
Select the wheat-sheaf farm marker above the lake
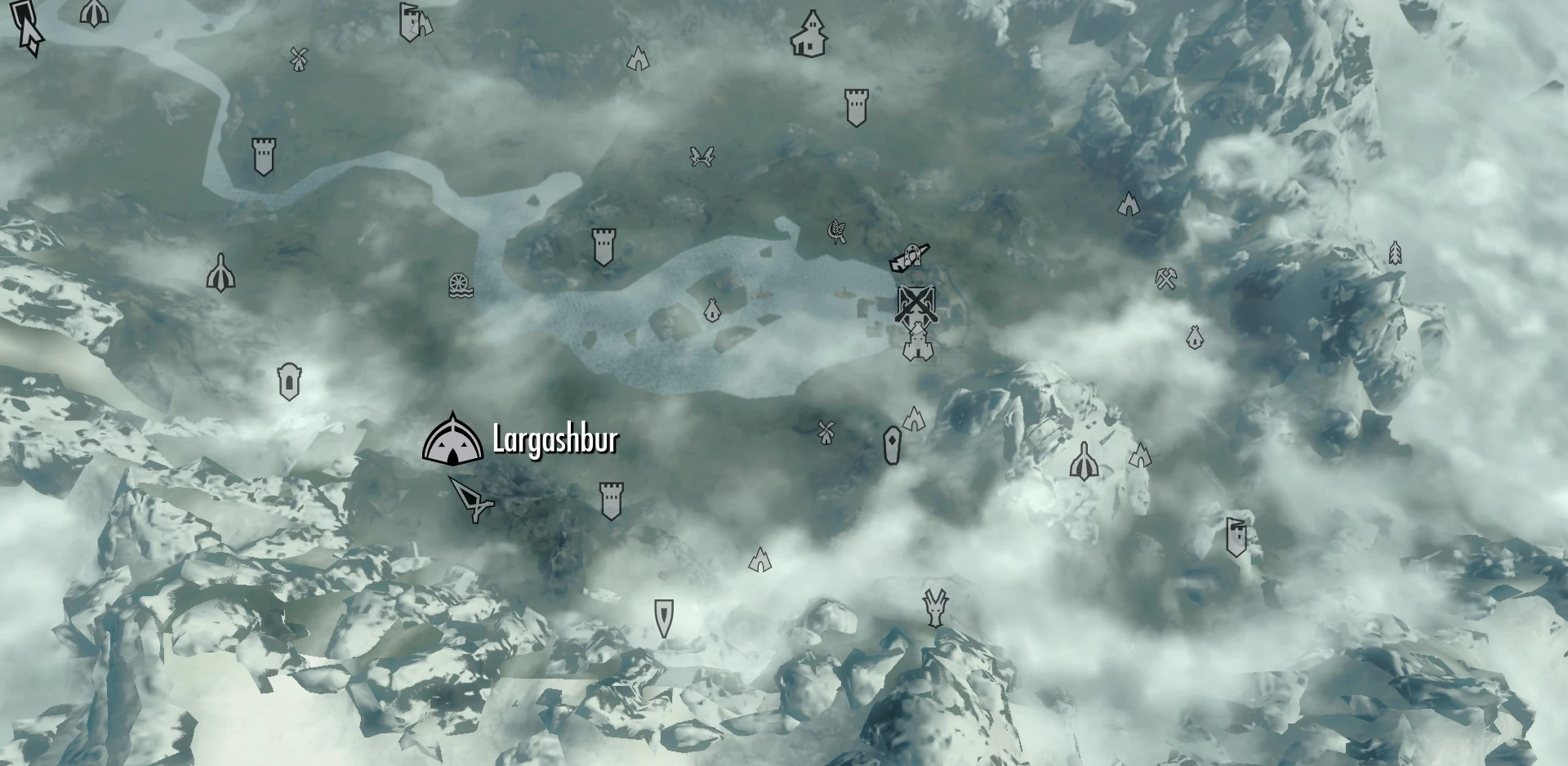pos(836,231)
